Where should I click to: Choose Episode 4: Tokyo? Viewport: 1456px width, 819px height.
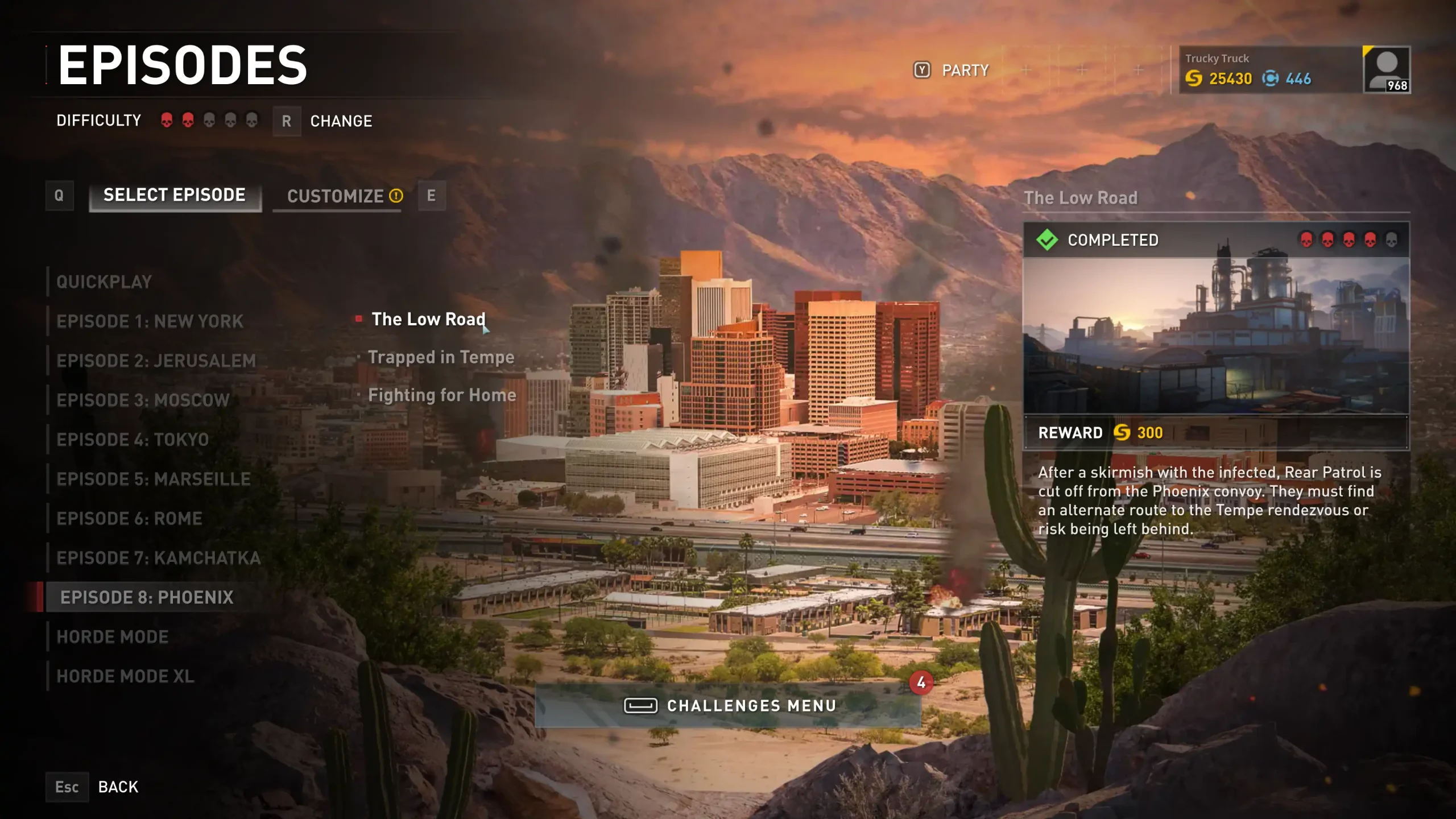[x=133, y=440]
